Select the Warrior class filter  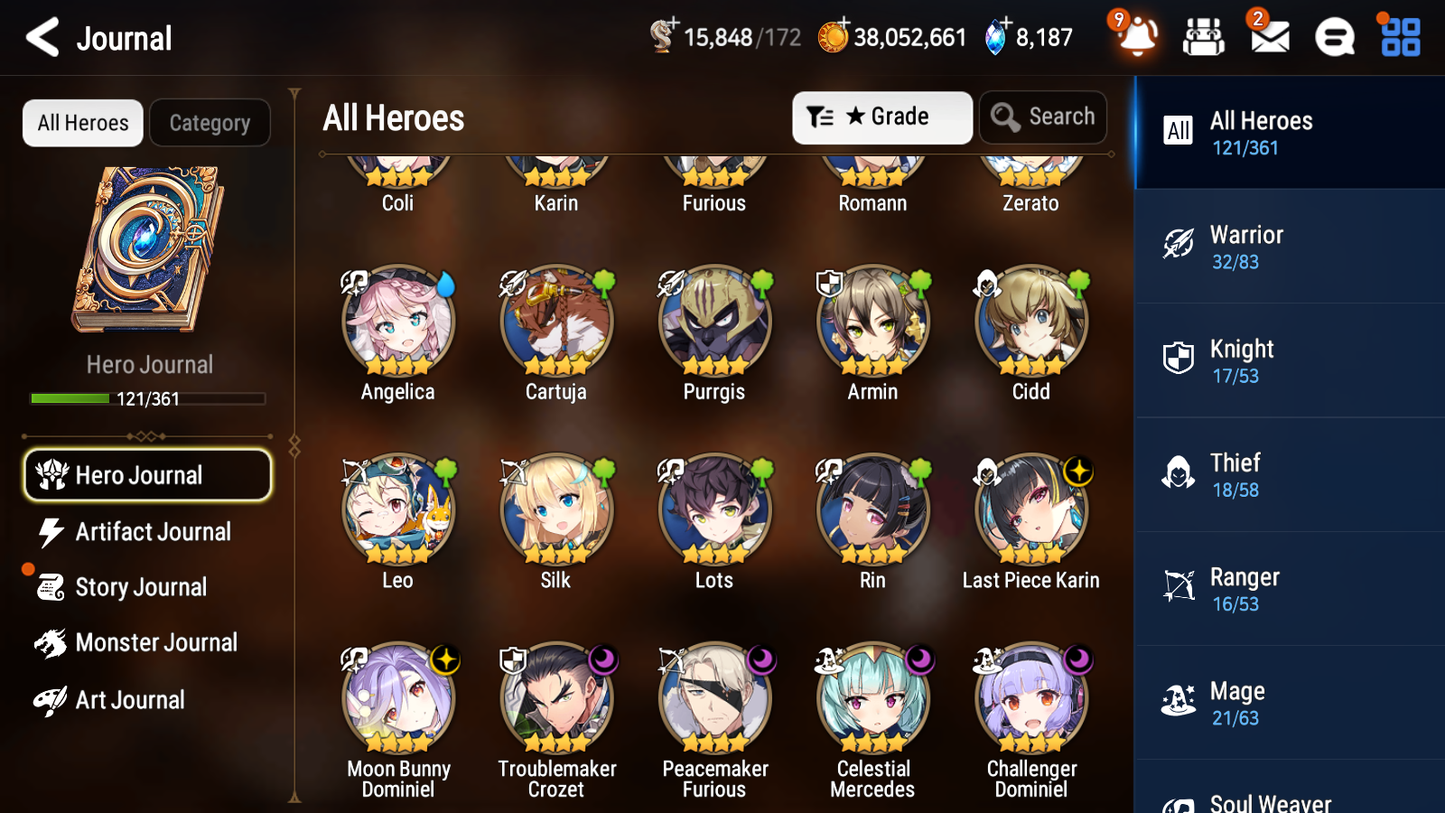[x=1289, y=246]
